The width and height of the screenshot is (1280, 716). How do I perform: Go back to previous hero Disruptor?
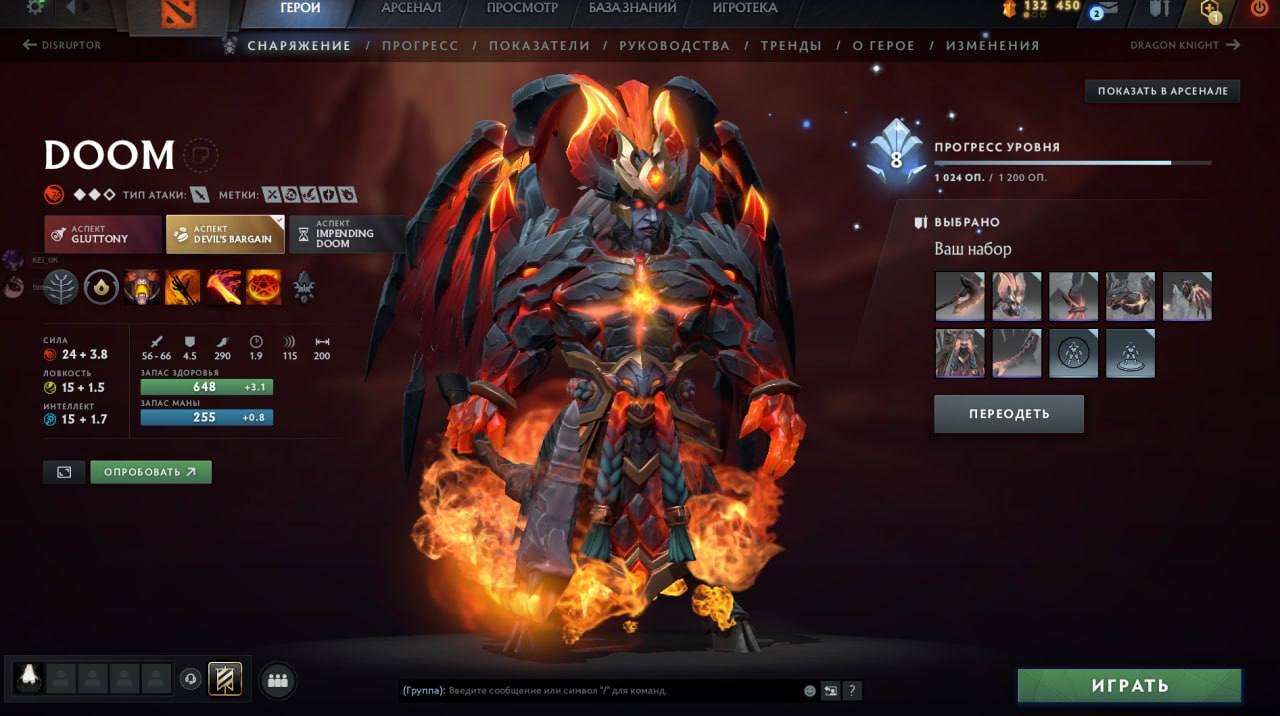pyautogui.click(x=62, y=45)
